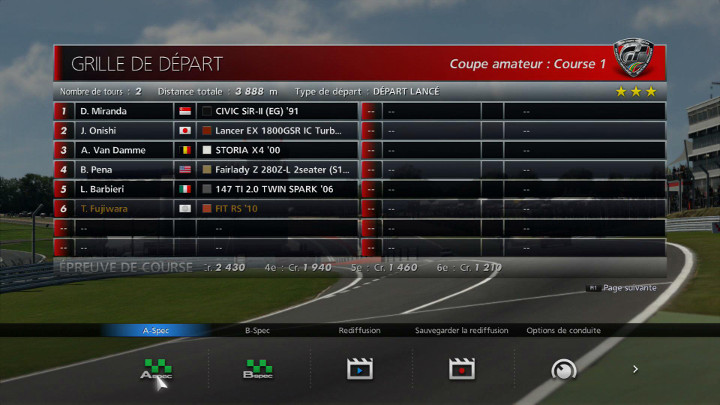Screen dimensions: 720x405
Task: Choose the B-Spec race mode icon
Action: (x=258, y=369)
